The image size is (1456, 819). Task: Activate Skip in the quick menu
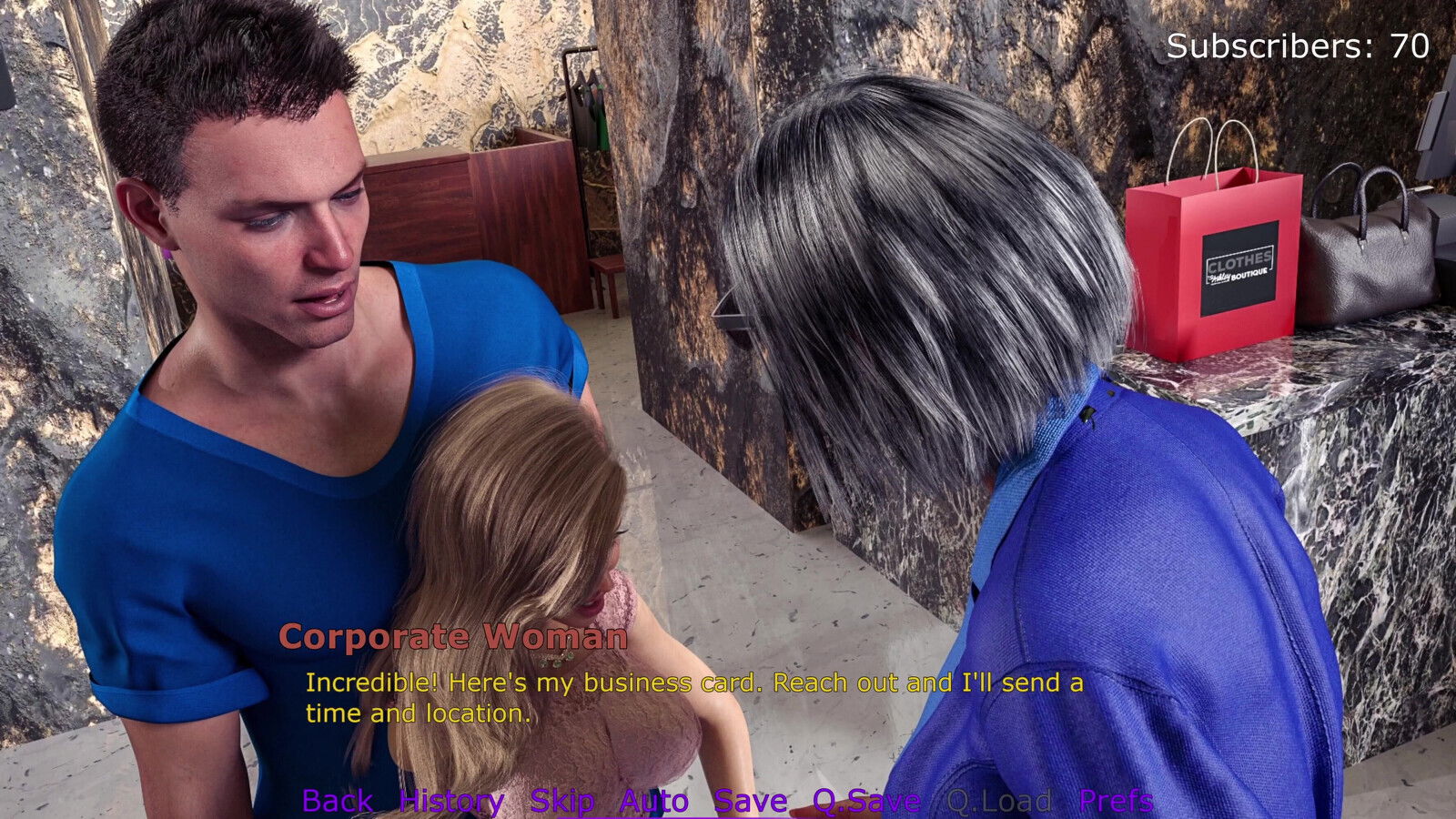click(x=561, y=801)
